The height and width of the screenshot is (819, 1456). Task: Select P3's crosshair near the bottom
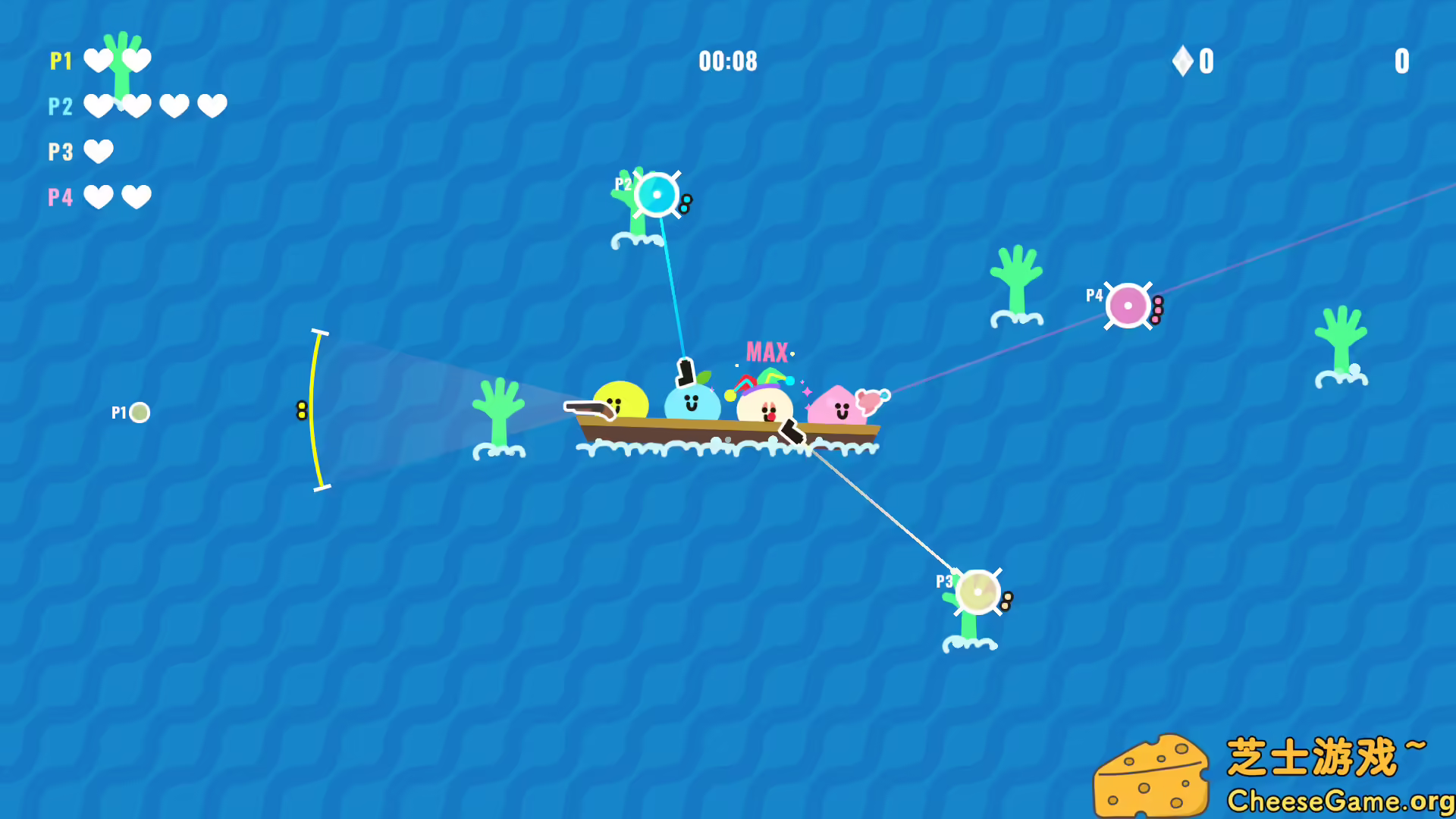coord(977,593)
